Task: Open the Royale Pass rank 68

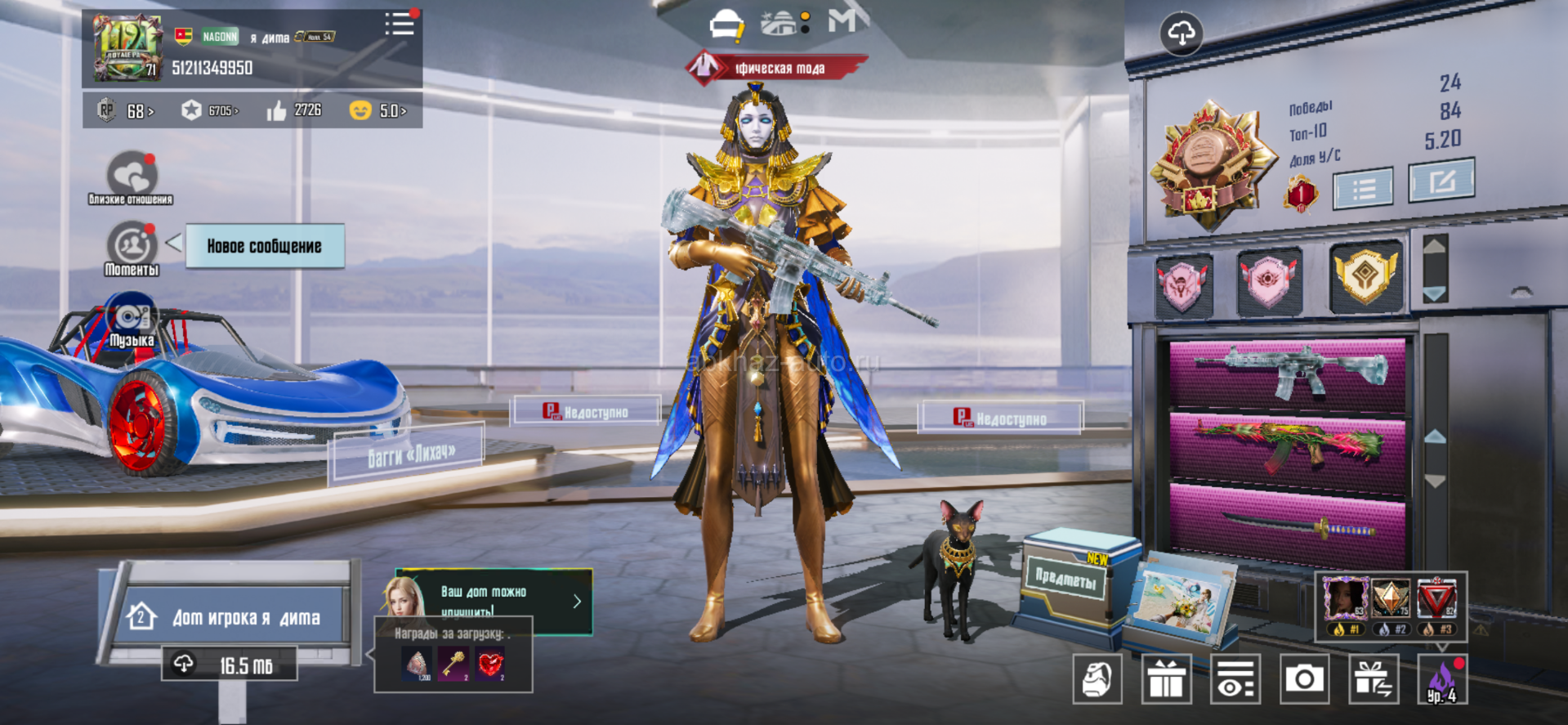Action: coord(127,110)
